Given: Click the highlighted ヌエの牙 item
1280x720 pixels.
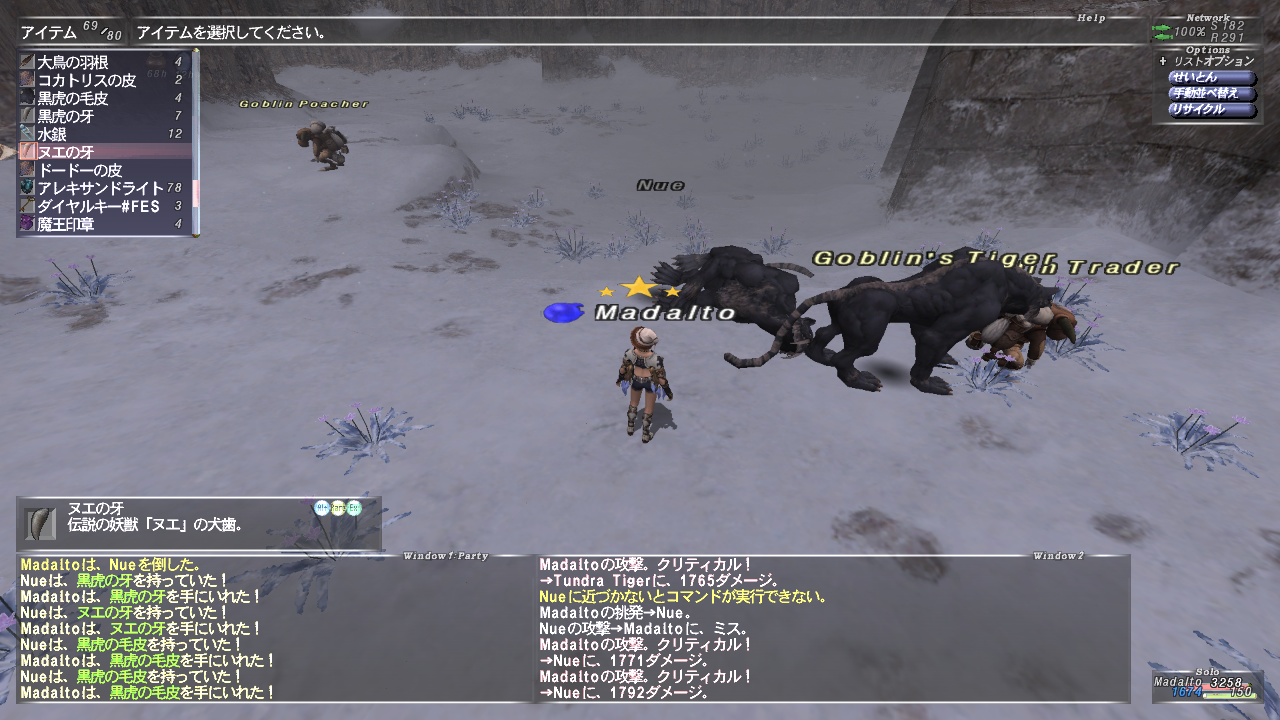Looking at the screenshot, I should [100, 152].
